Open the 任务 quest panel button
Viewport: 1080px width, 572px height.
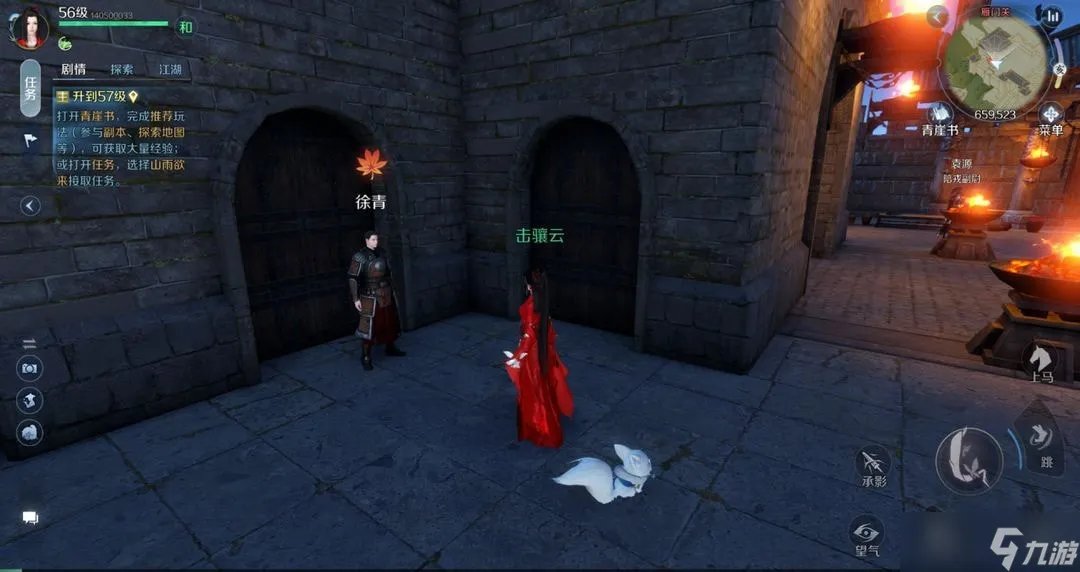coord(30,89)
